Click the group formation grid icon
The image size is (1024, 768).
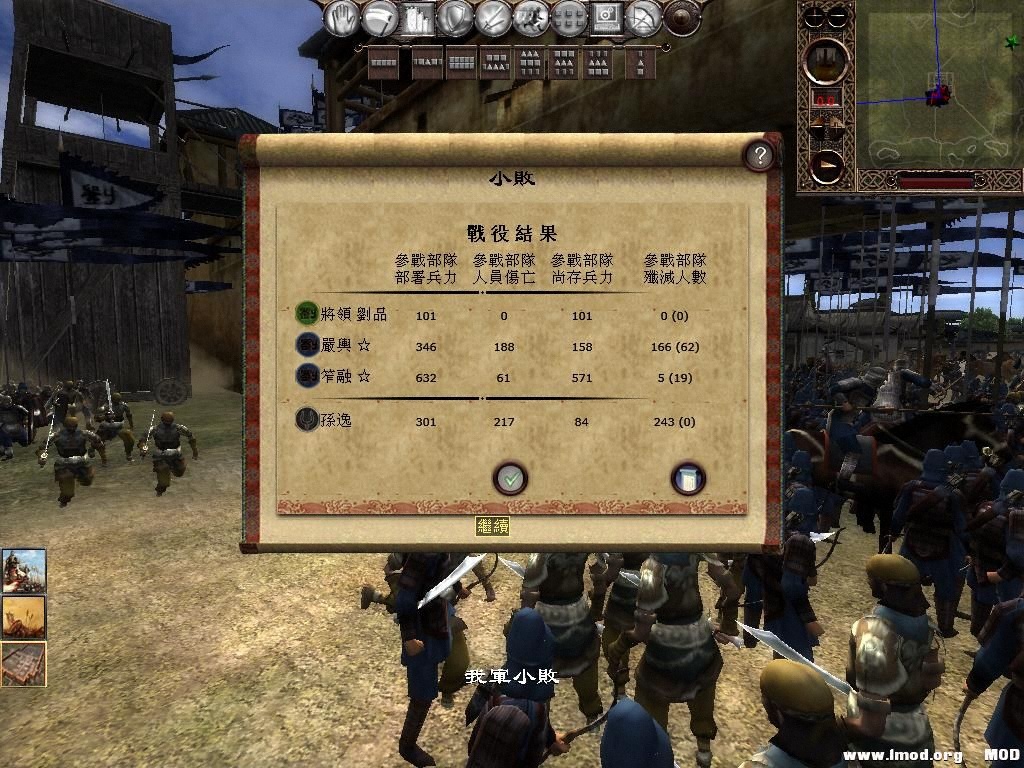pos(569,17)
